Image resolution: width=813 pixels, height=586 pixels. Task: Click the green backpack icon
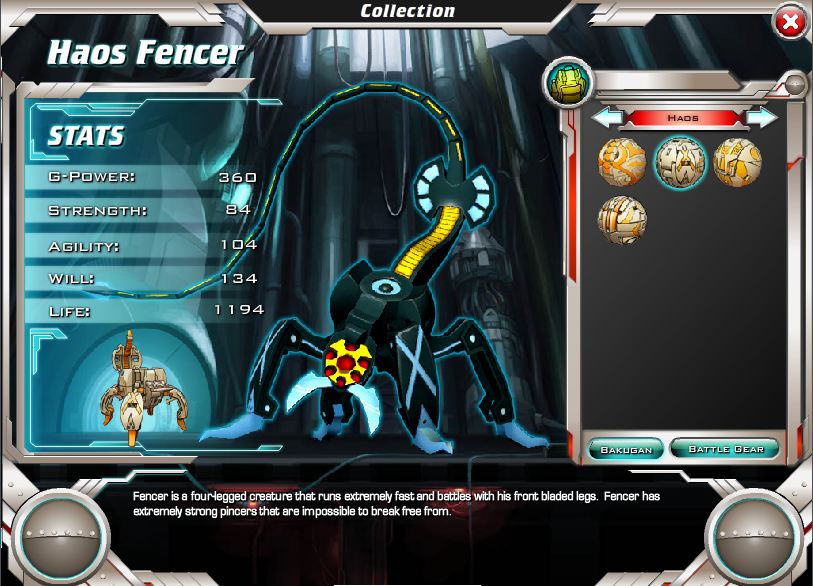567,84
